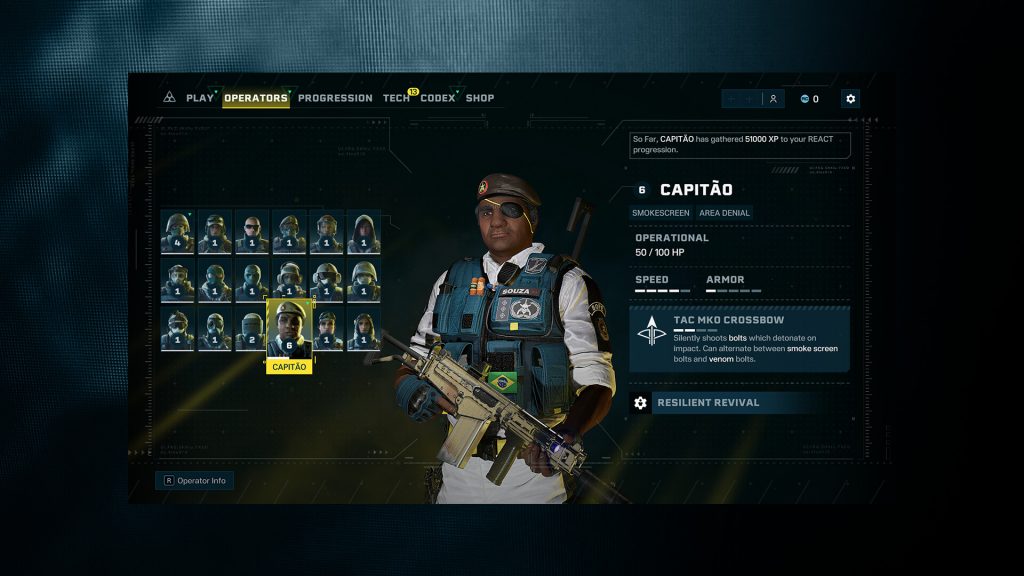1024x576 pixels.
Task: Open the PROGRESSION tab
Action: click(335, 98)
